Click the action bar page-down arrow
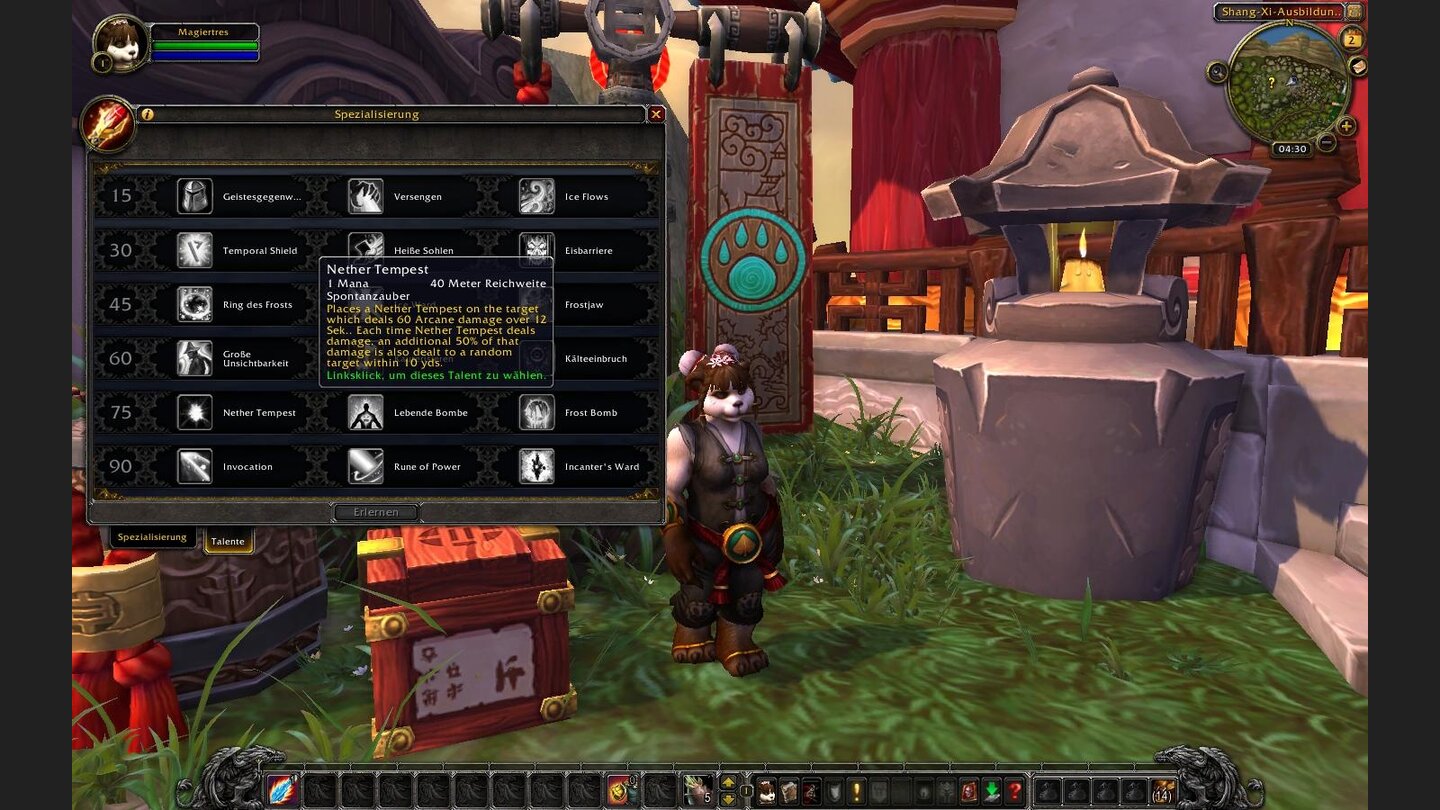 coord(728,796)
